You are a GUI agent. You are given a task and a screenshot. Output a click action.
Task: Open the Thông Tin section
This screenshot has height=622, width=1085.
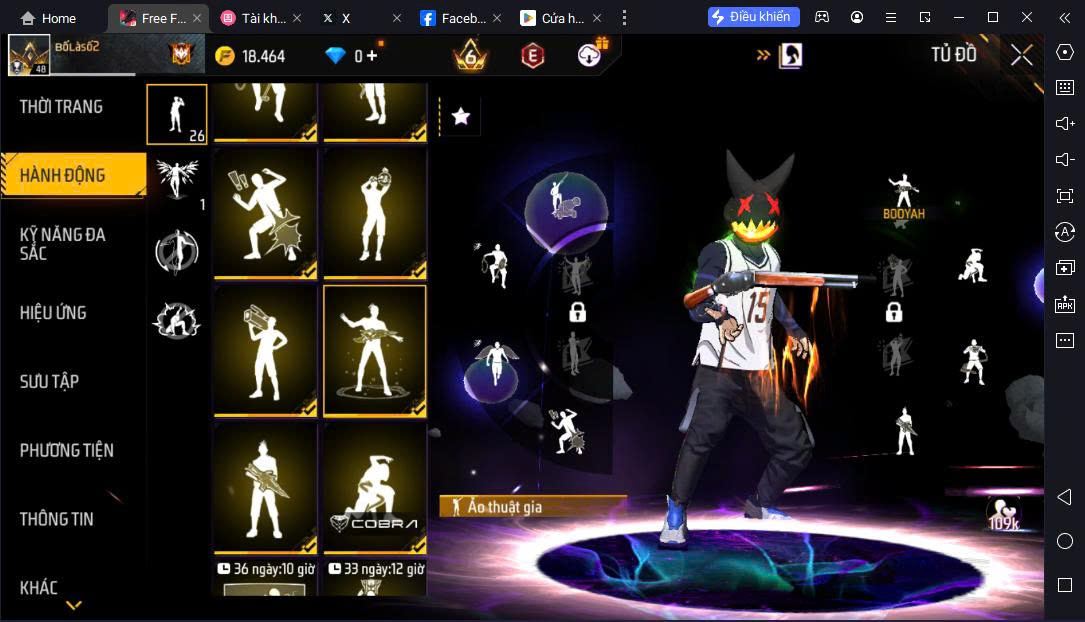pos(57,519)
